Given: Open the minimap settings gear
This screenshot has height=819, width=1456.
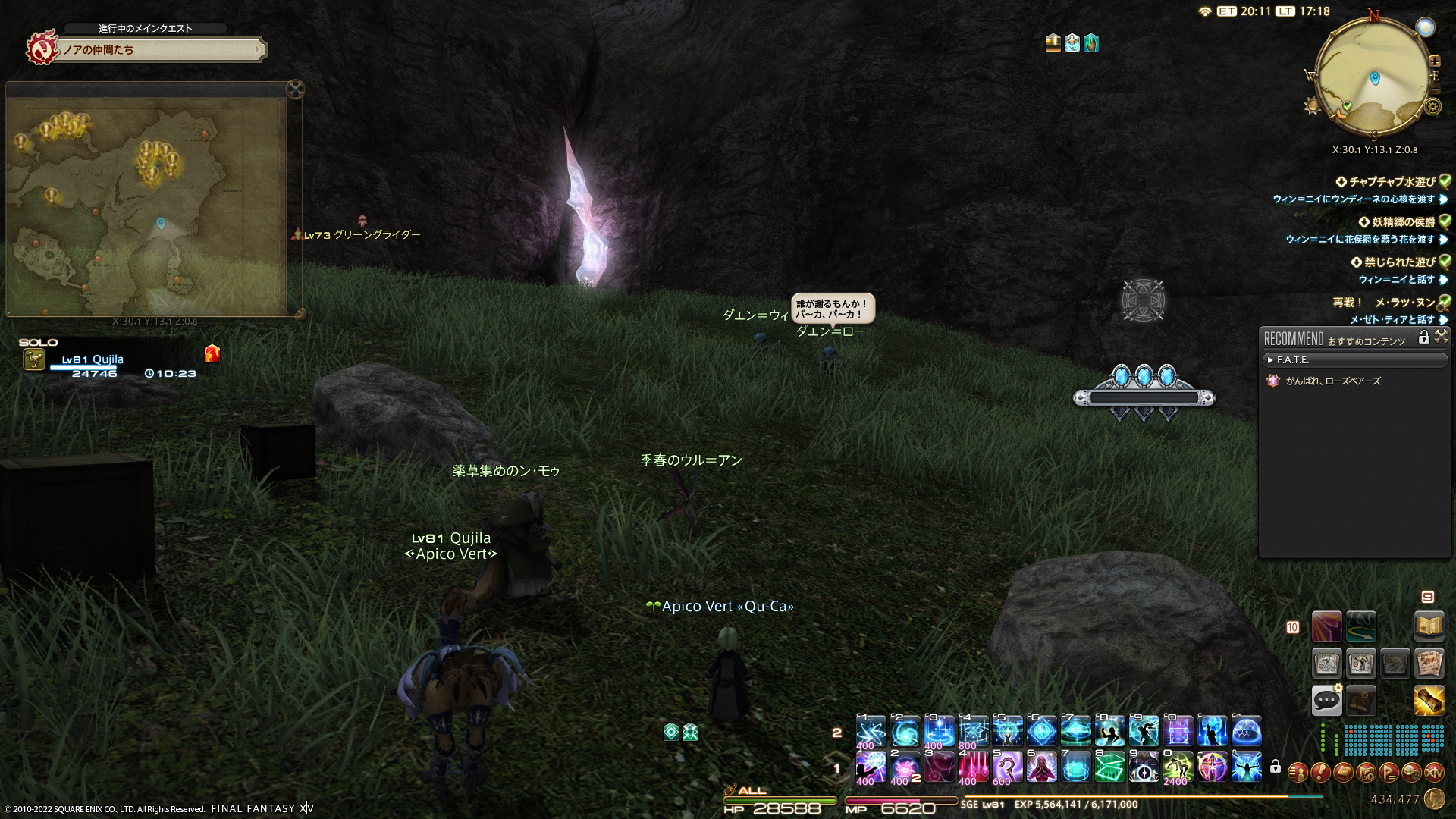Looking at the screenshot, I should (x=1432, y=107).
